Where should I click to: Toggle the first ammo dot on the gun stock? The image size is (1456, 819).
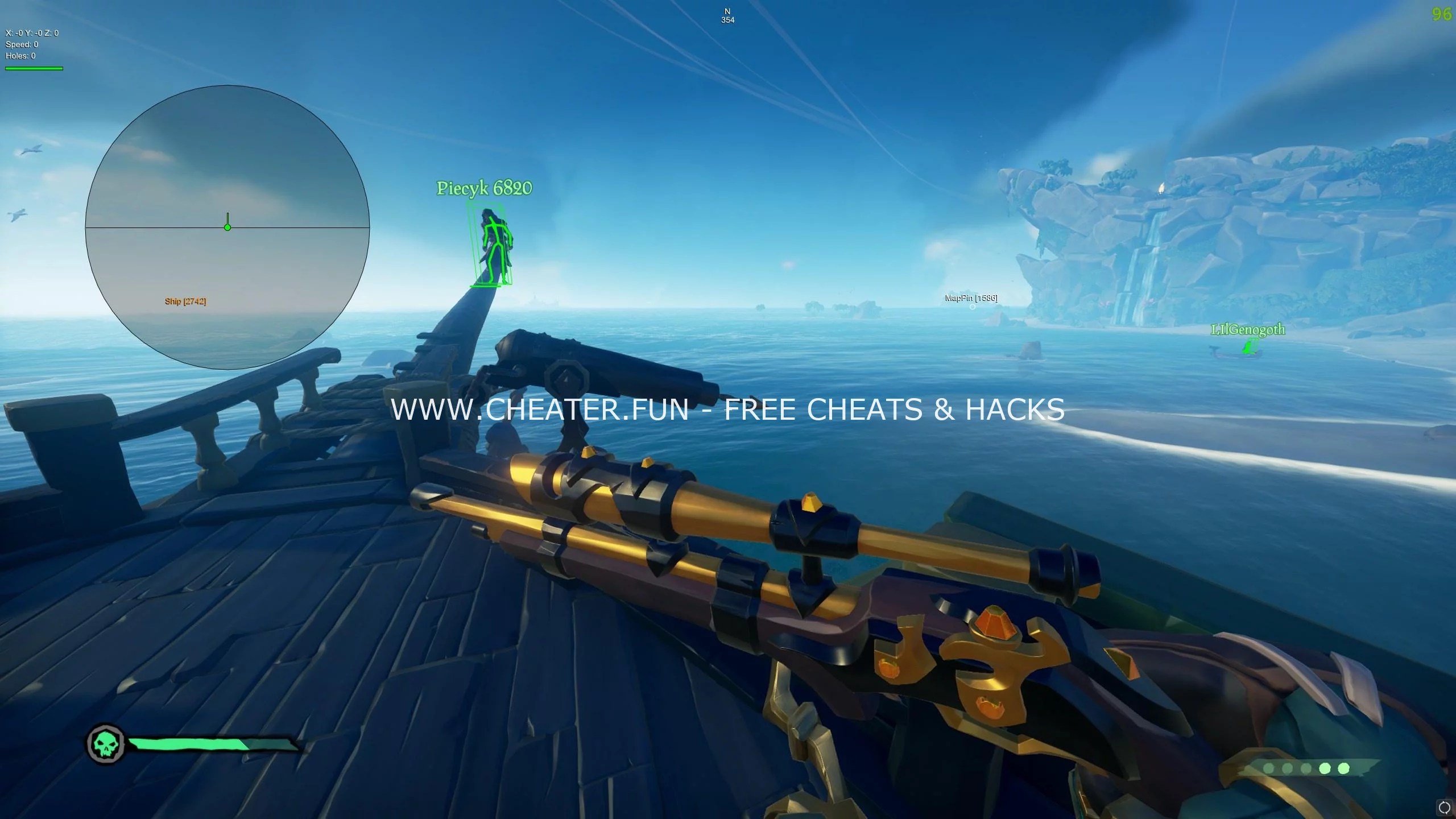tap(1268, 770)
